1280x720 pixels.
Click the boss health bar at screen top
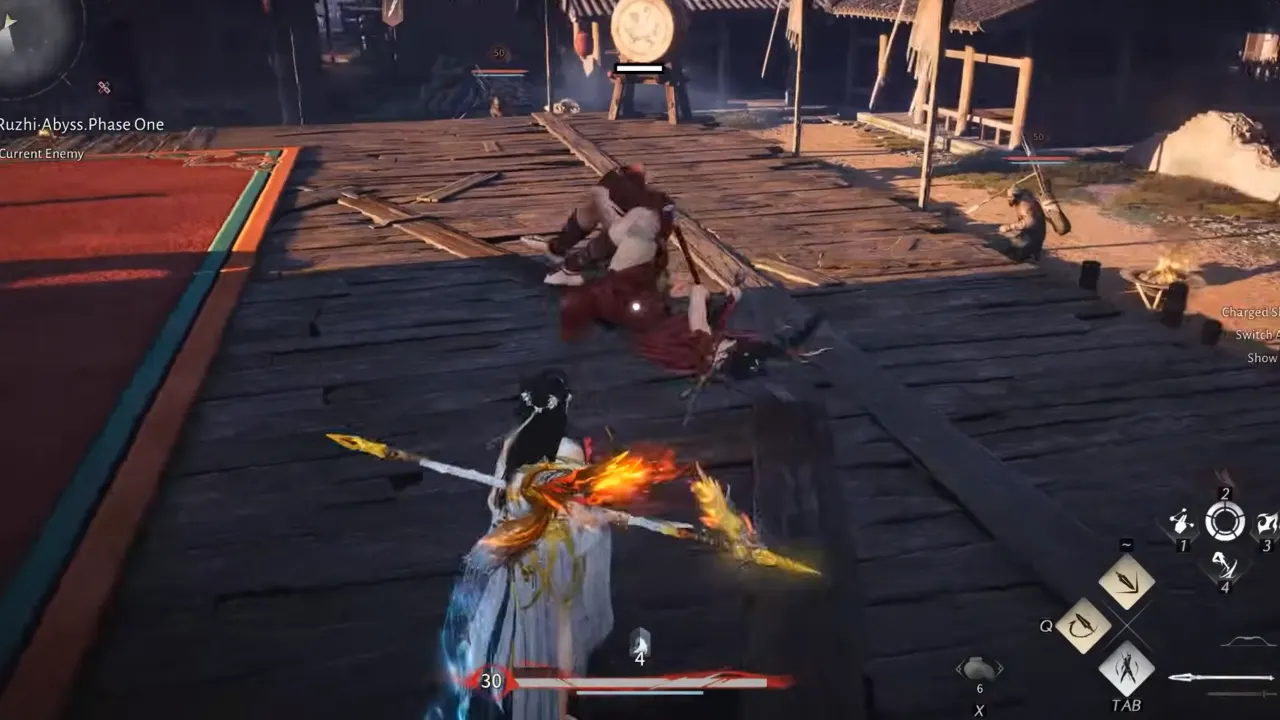[x=639, y=67]
